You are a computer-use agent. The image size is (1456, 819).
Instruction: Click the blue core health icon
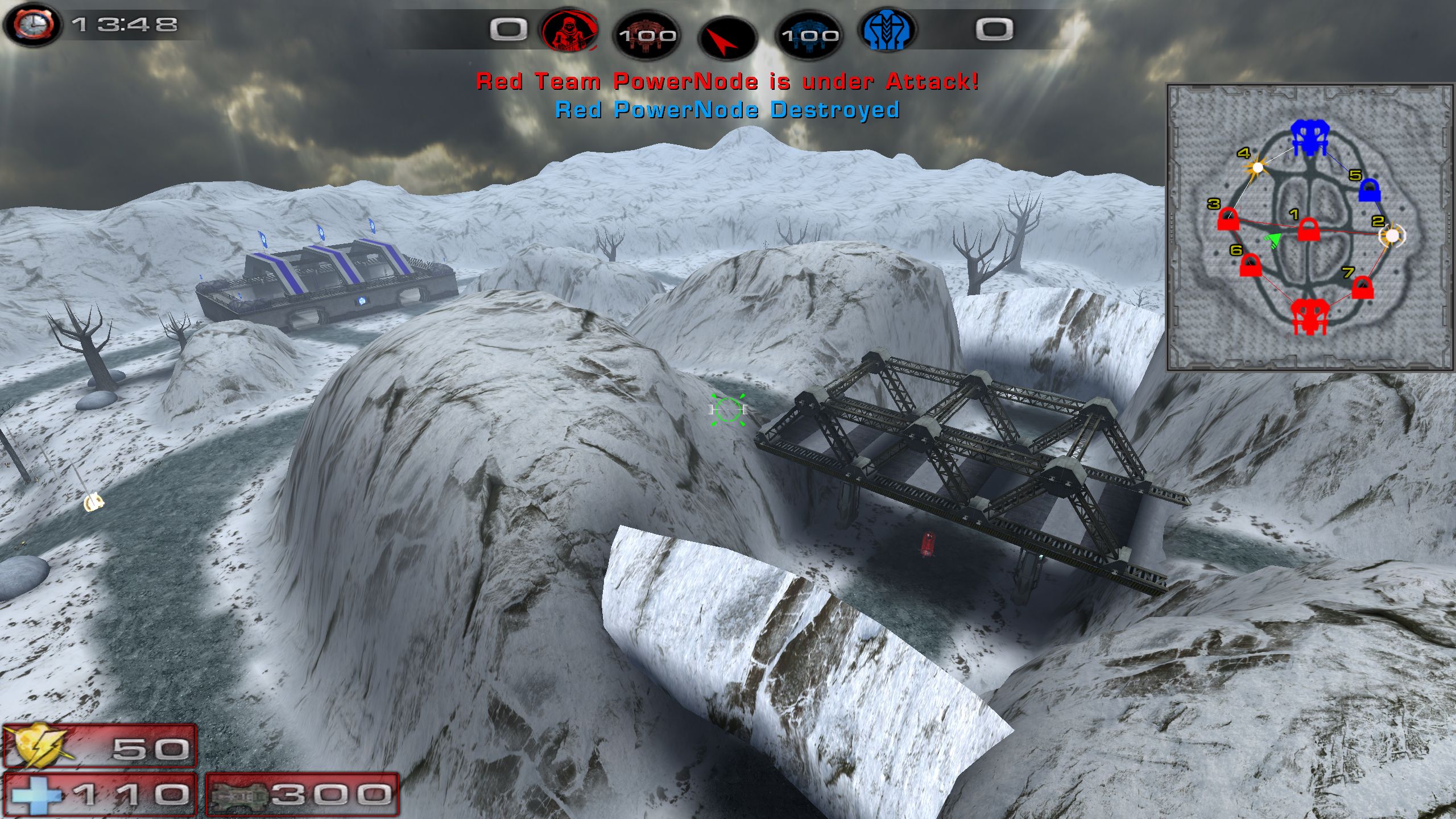click(x=809, y=35)
